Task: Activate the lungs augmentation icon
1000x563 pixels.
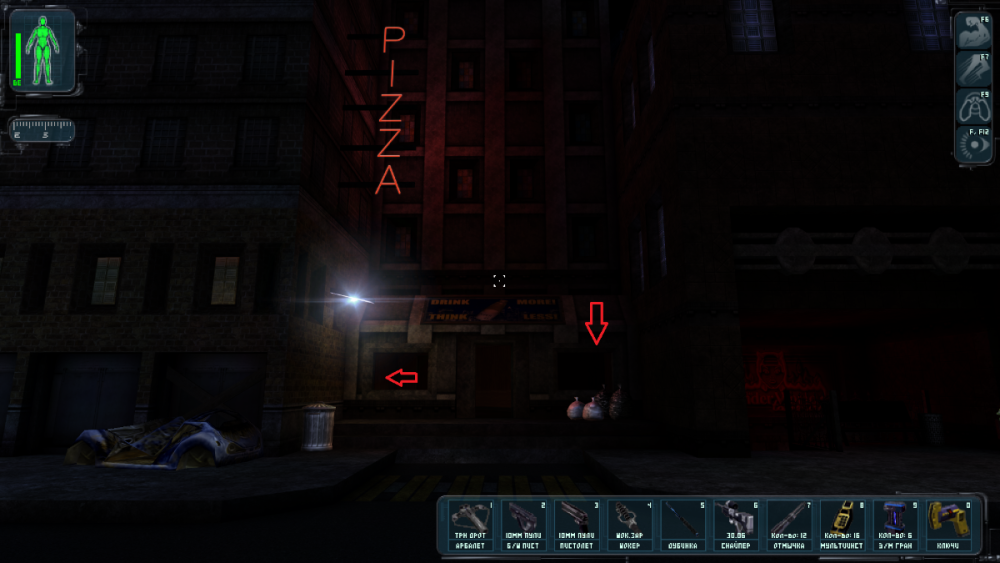Action: (x=970, y=106)
